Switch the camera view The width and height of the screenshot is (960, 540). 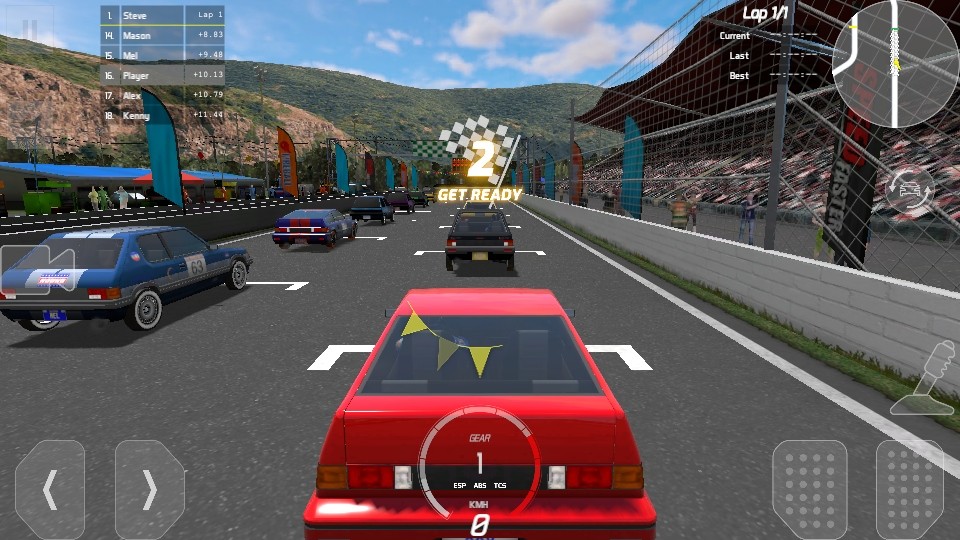tap(36, 270)
